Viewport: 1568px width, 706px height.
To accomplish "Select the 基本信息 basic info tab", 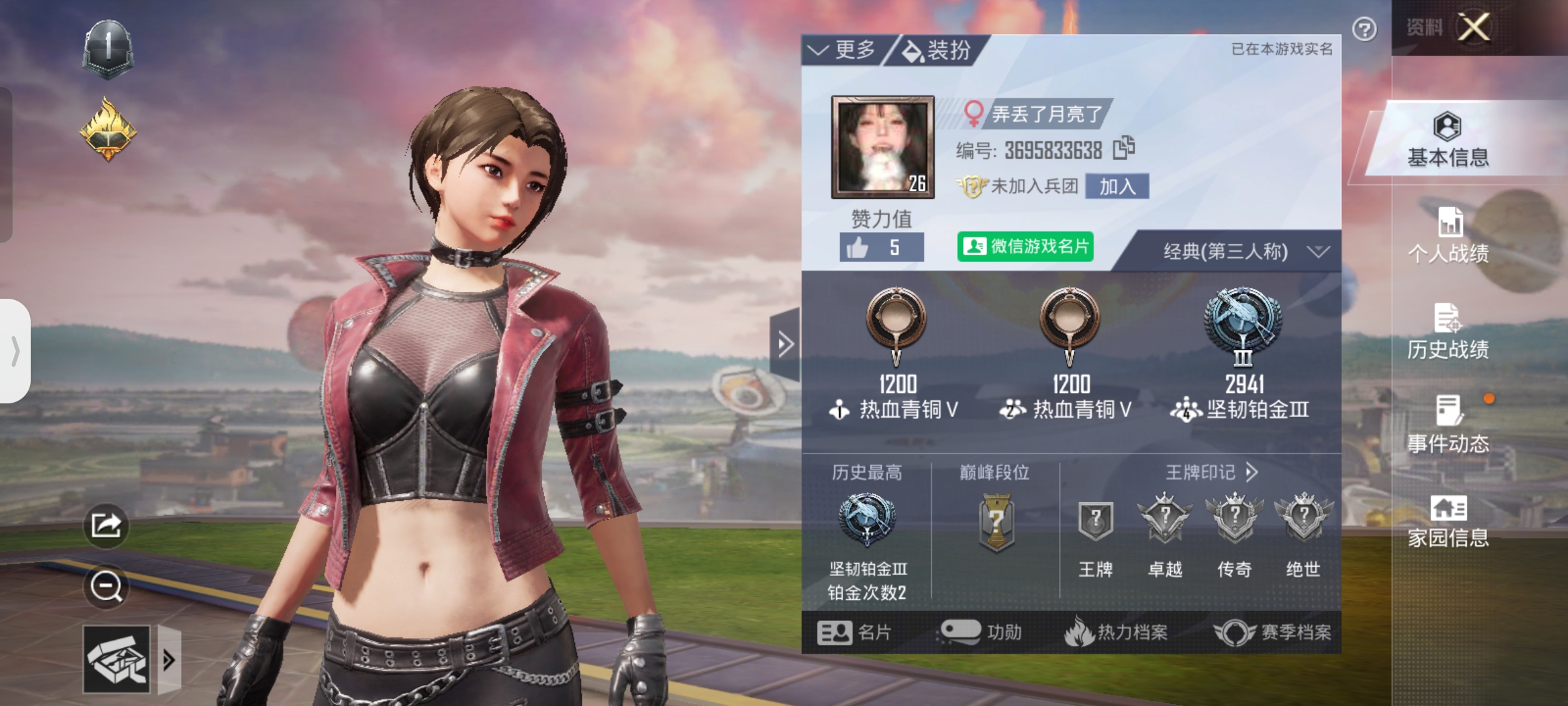I will click(x=1448, y=140).
